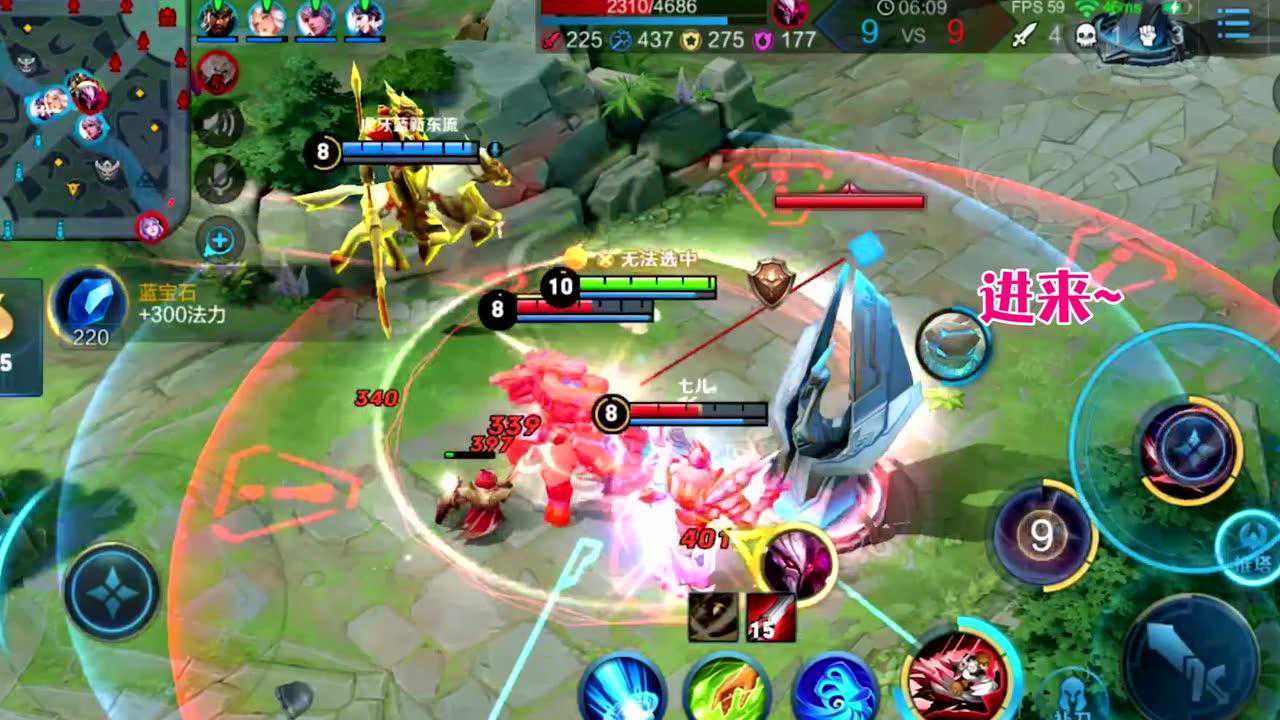Cast the blue flash summoner spell

[x=622, y=690]
